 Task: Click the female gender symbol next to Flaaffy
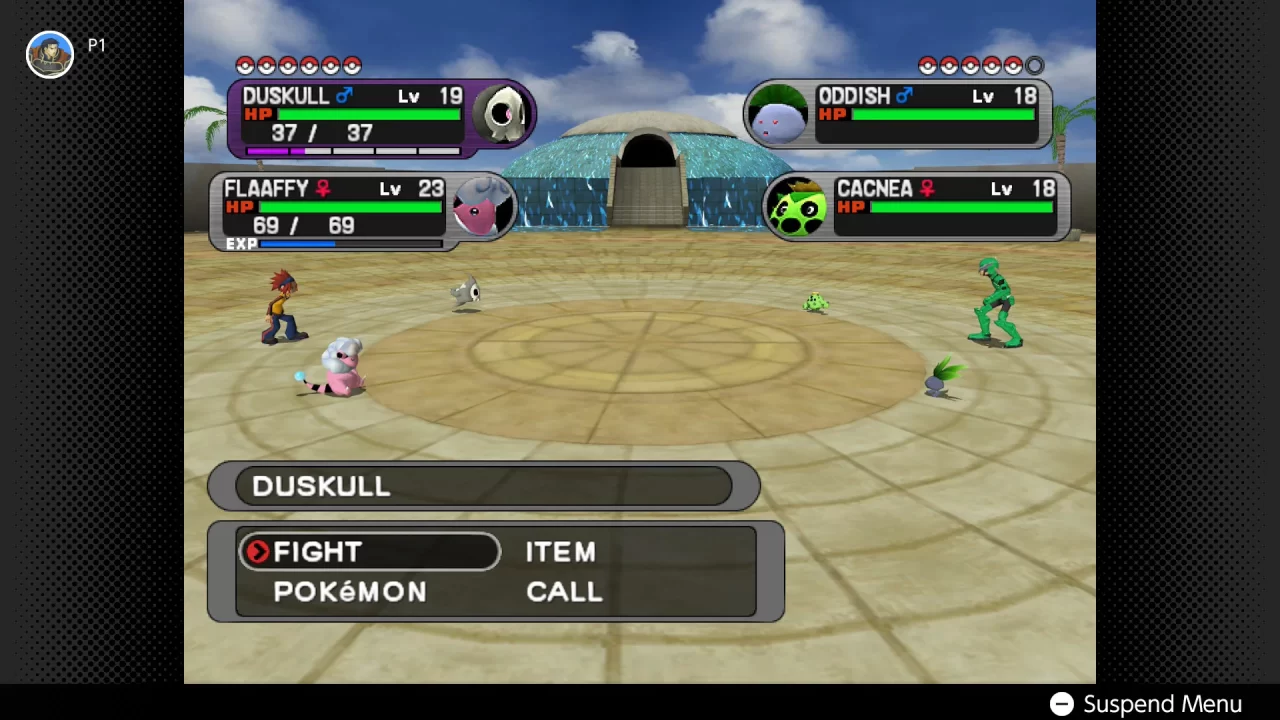point(323,189)
